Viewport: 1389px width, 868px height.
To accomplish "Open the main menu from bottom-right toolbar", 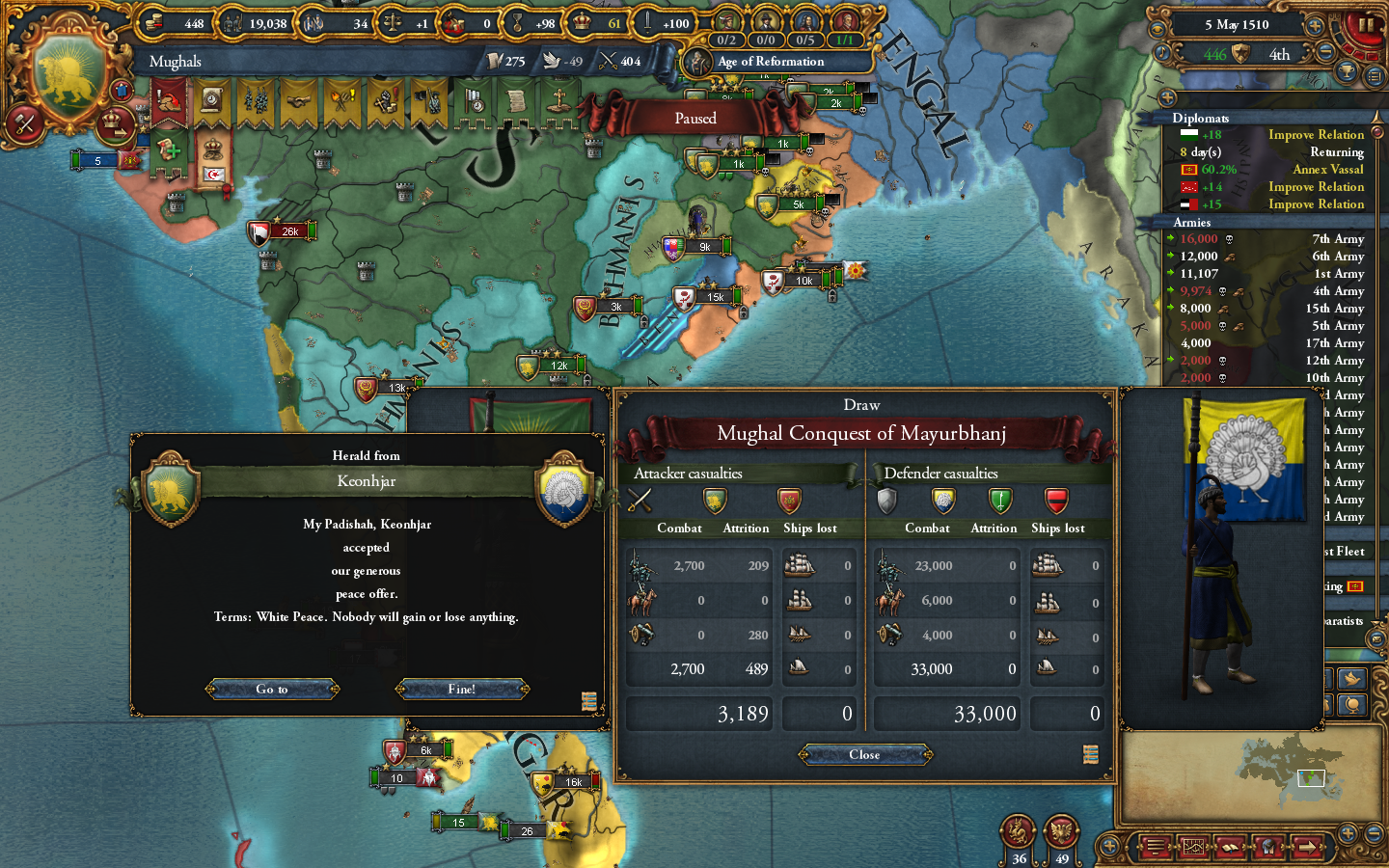I will tap(1154, 849).
